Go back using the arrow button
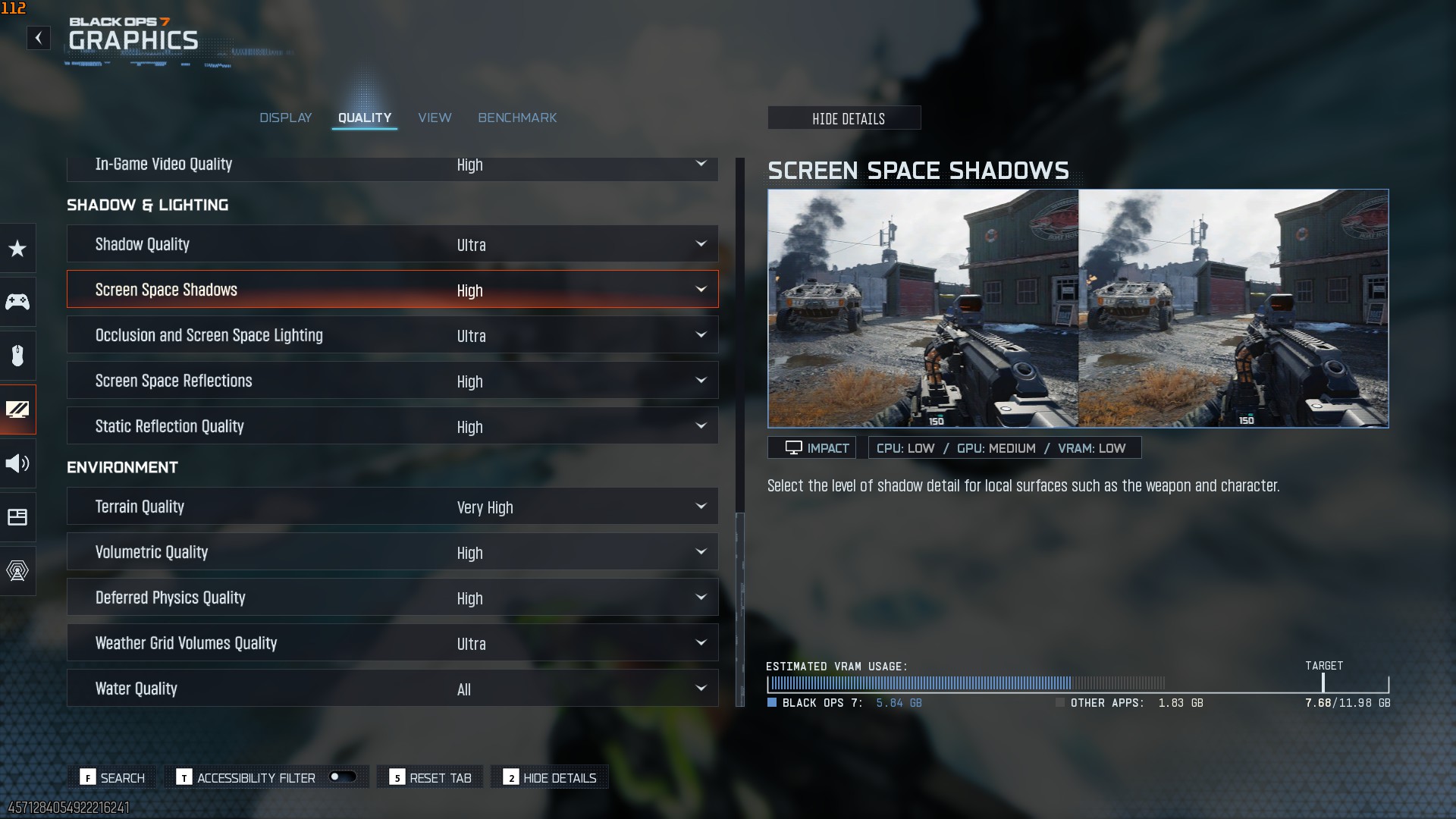Screen dimensions: 1456x819 (38, 38)
